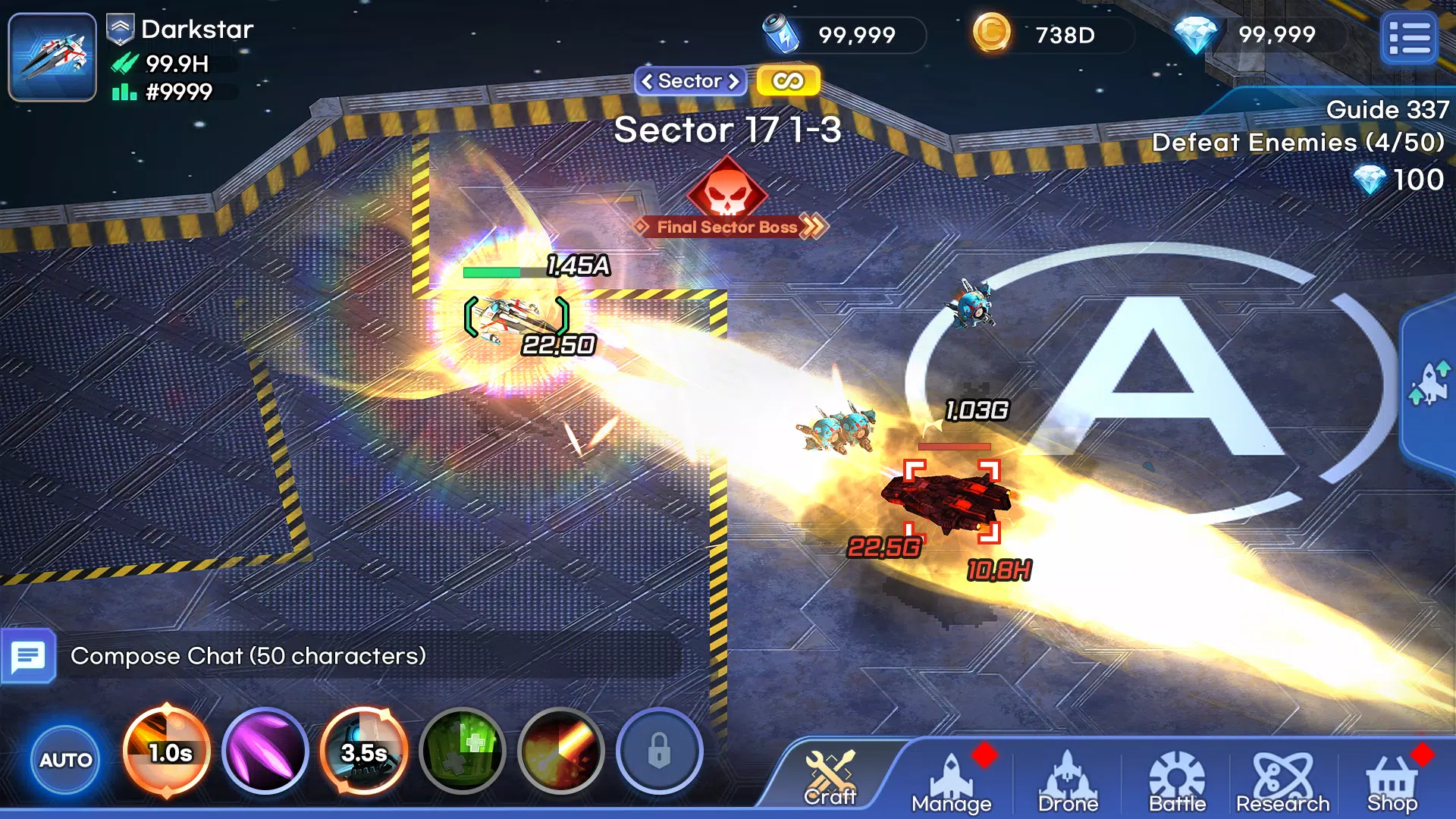The image size is (1456, 819).
Task: Go to the next sector arrow
Action: tap(733, 81)
